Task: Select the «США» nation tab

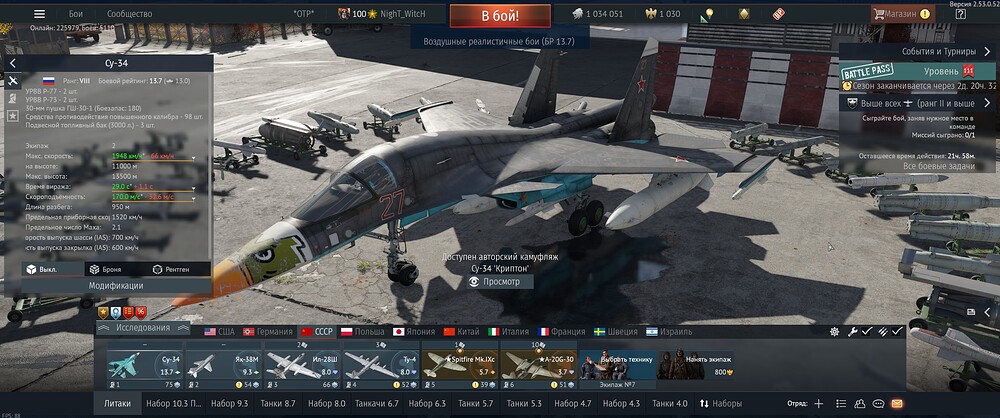Action: click(219, 331)
